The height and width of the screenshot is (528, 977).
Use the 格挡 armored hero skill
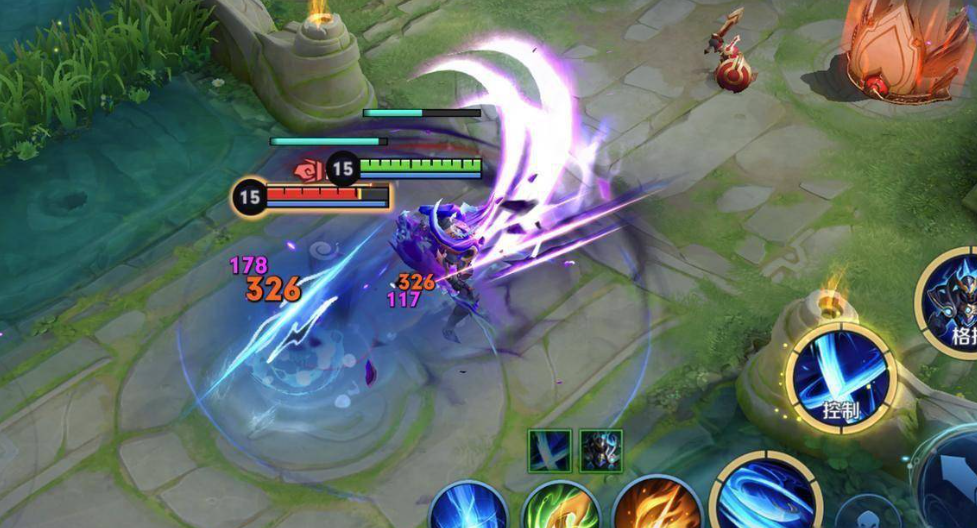click(x=955, y=300)
